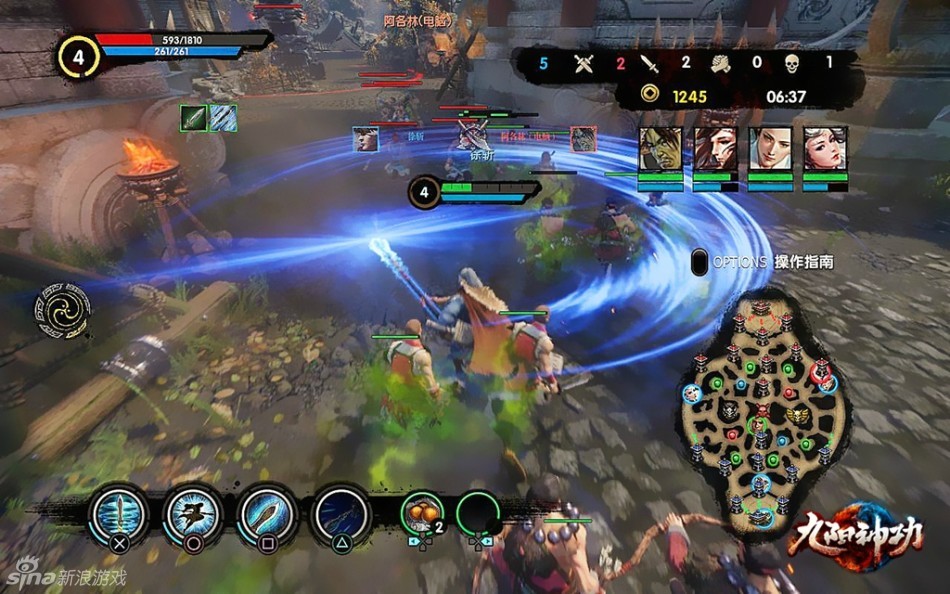The image size is (950, 594).
Task: Pick the white-haired teammate portrait
Action: [825, 149]
